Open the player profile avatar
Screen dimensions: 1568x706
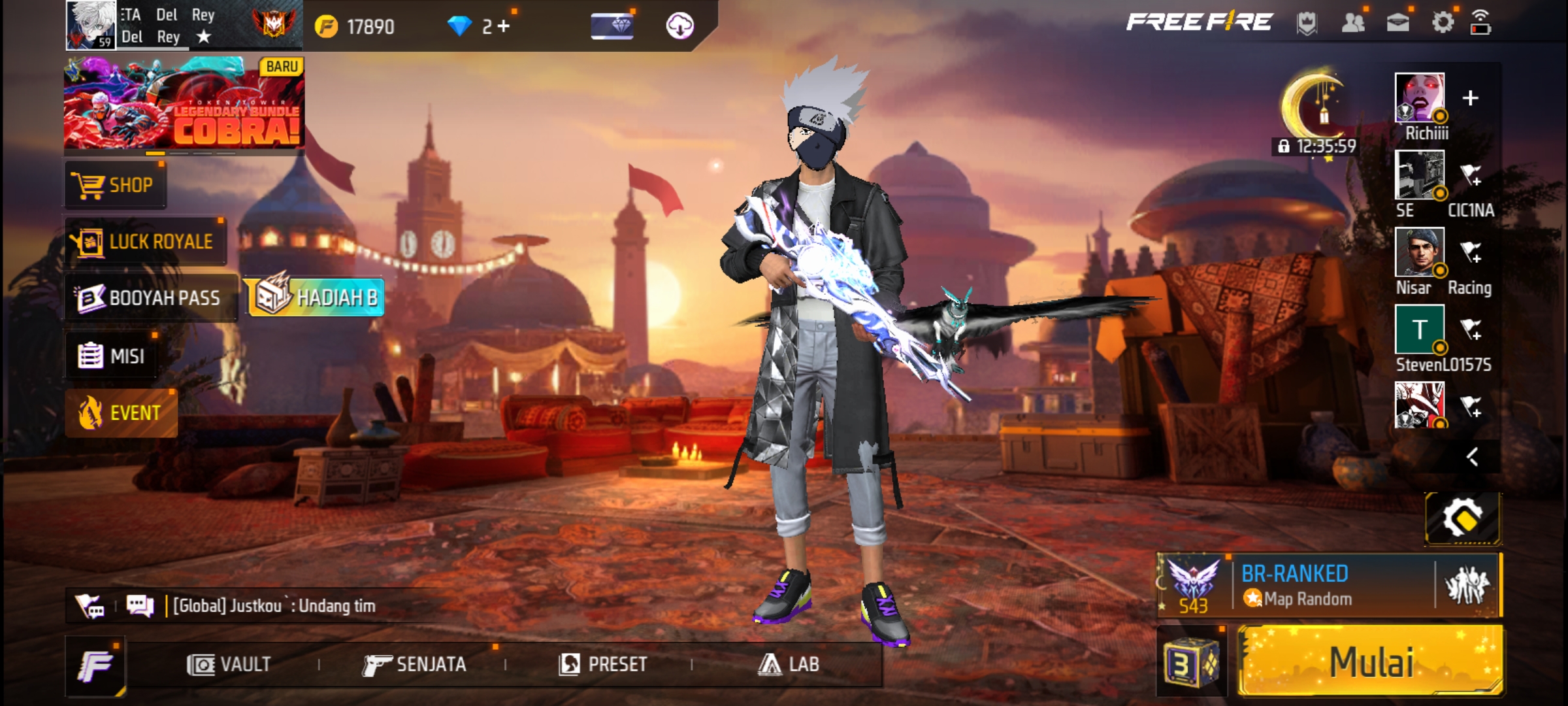tap(91, 25)
